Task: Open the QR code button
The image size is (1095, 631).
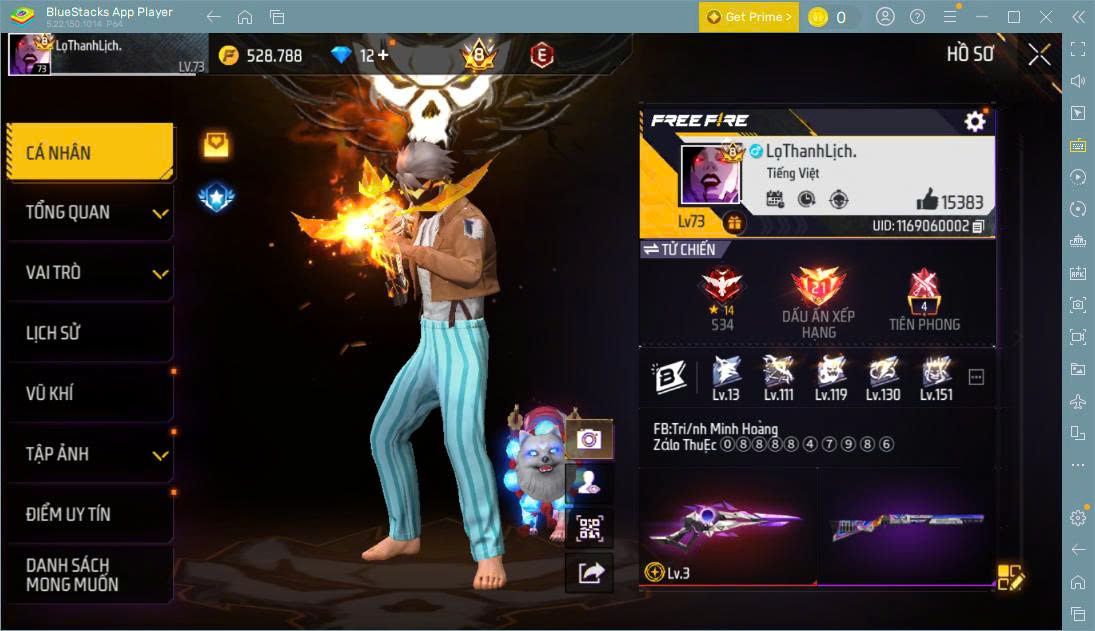Action: click(589, 527)
